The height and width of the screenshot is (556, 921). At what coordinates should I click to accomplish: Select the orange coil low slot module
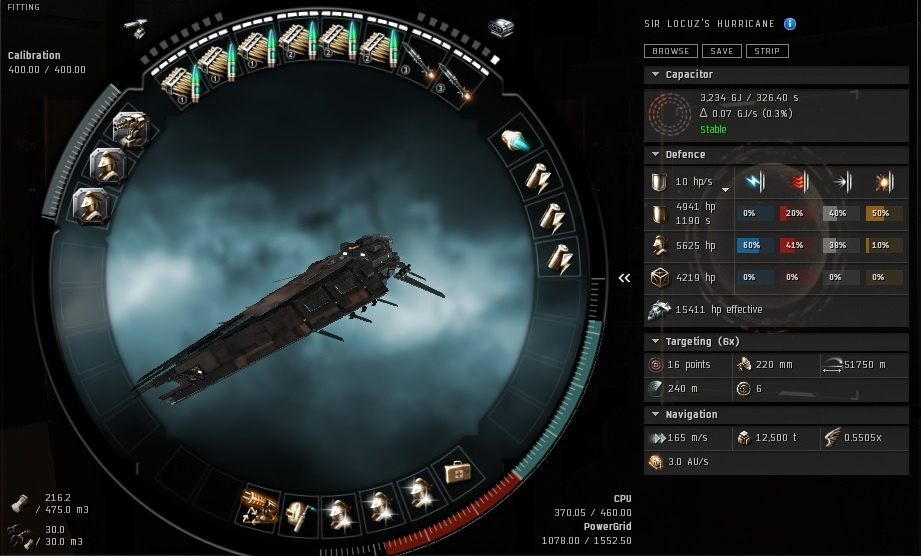coord(258,503)
